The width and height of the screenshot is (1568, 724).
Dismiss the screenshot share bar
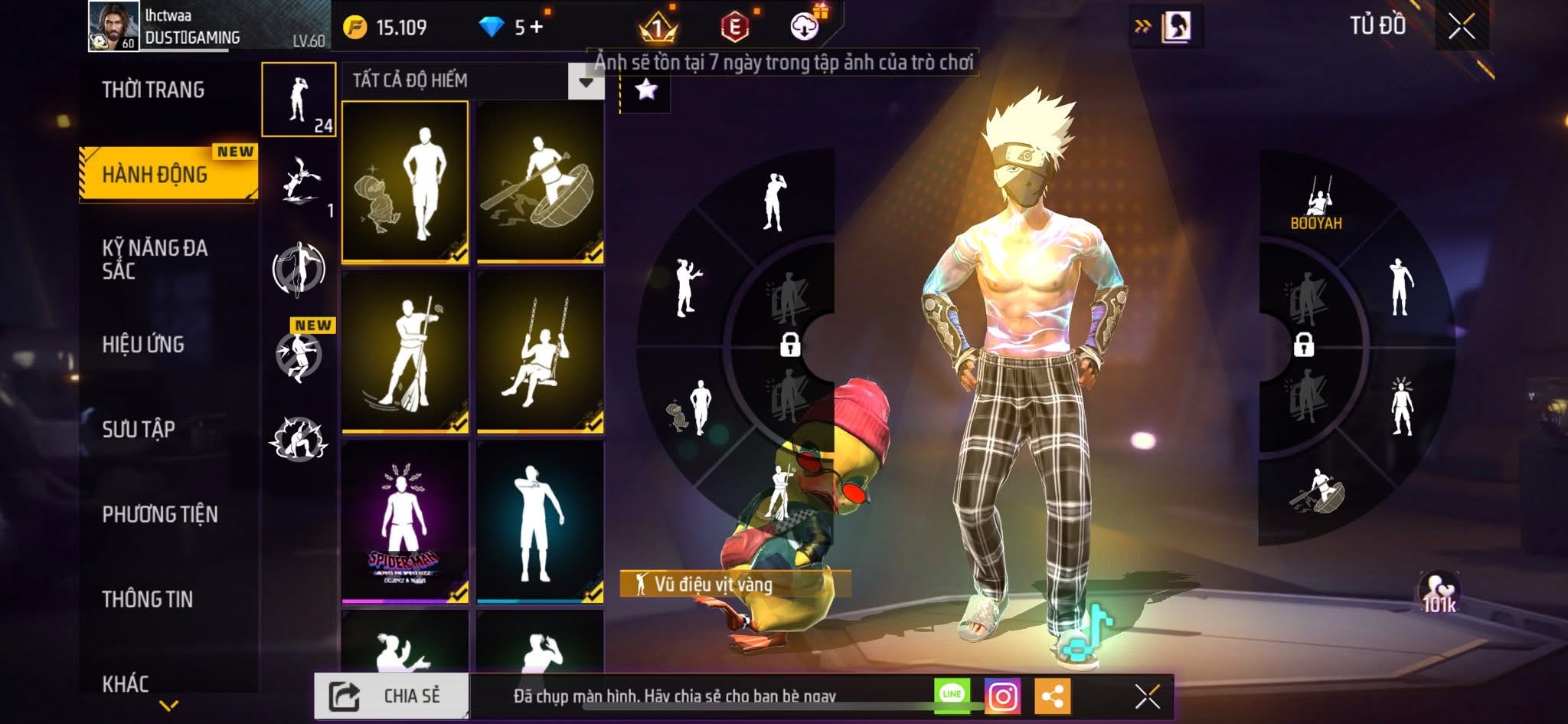click(1147, 696)
